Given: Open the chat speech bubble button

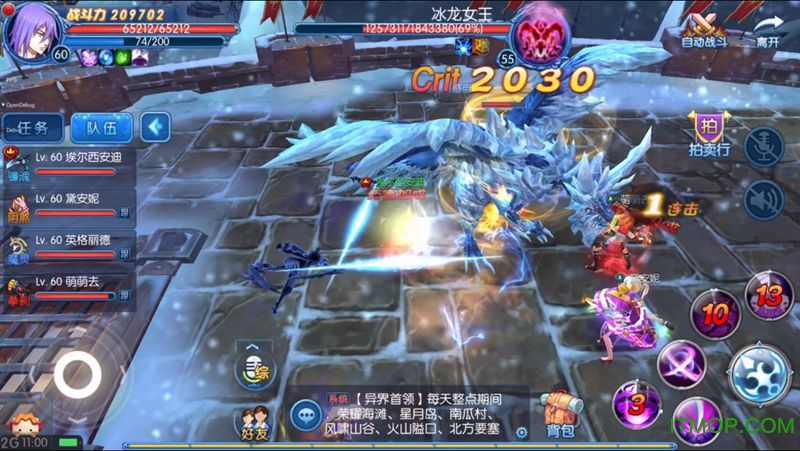Looking at the screenshot, I should click(304, 413).
